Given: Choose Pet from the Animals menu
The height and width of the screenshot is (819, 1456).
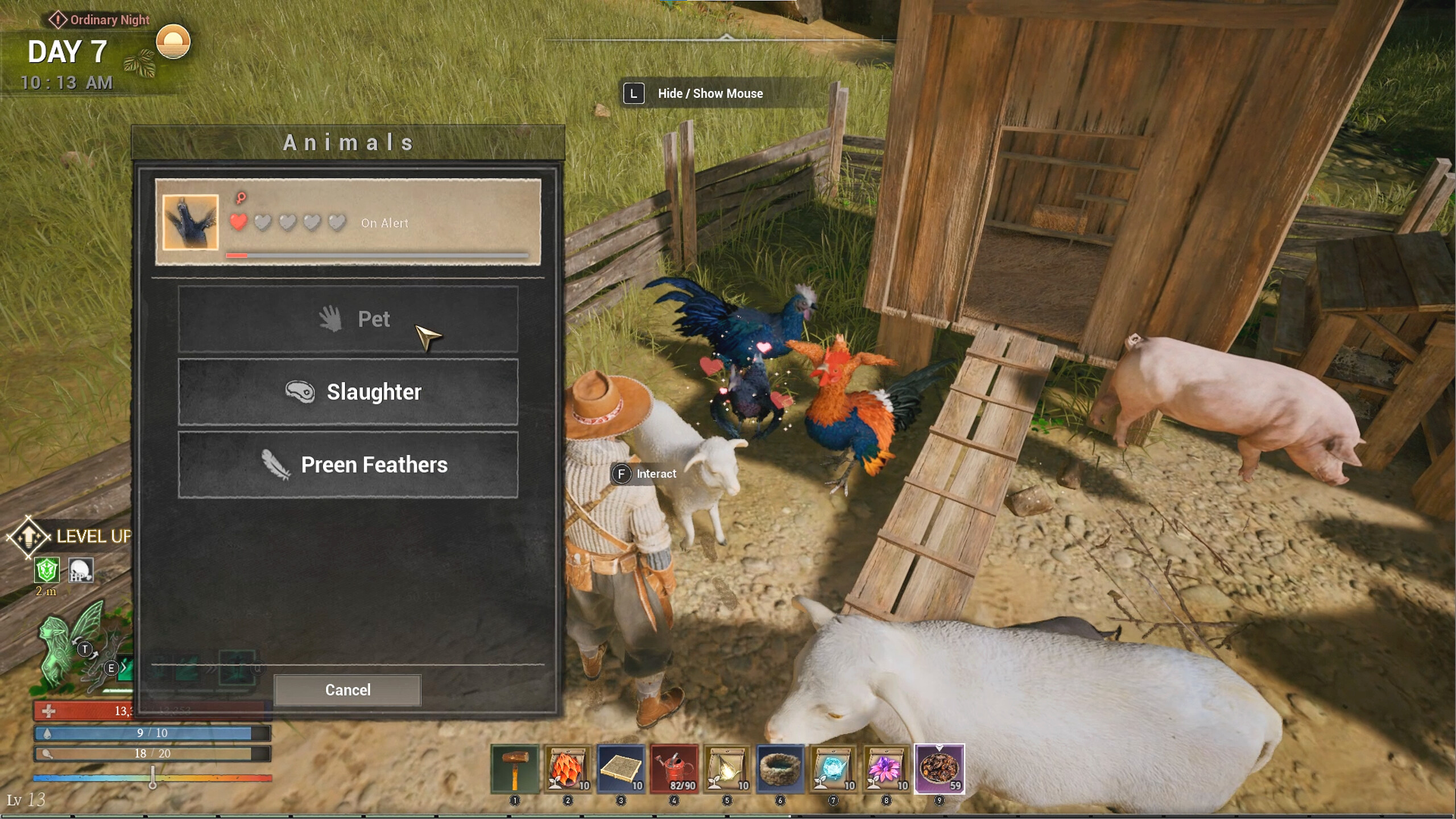Looking at the screenshot, I should [349, 320].
